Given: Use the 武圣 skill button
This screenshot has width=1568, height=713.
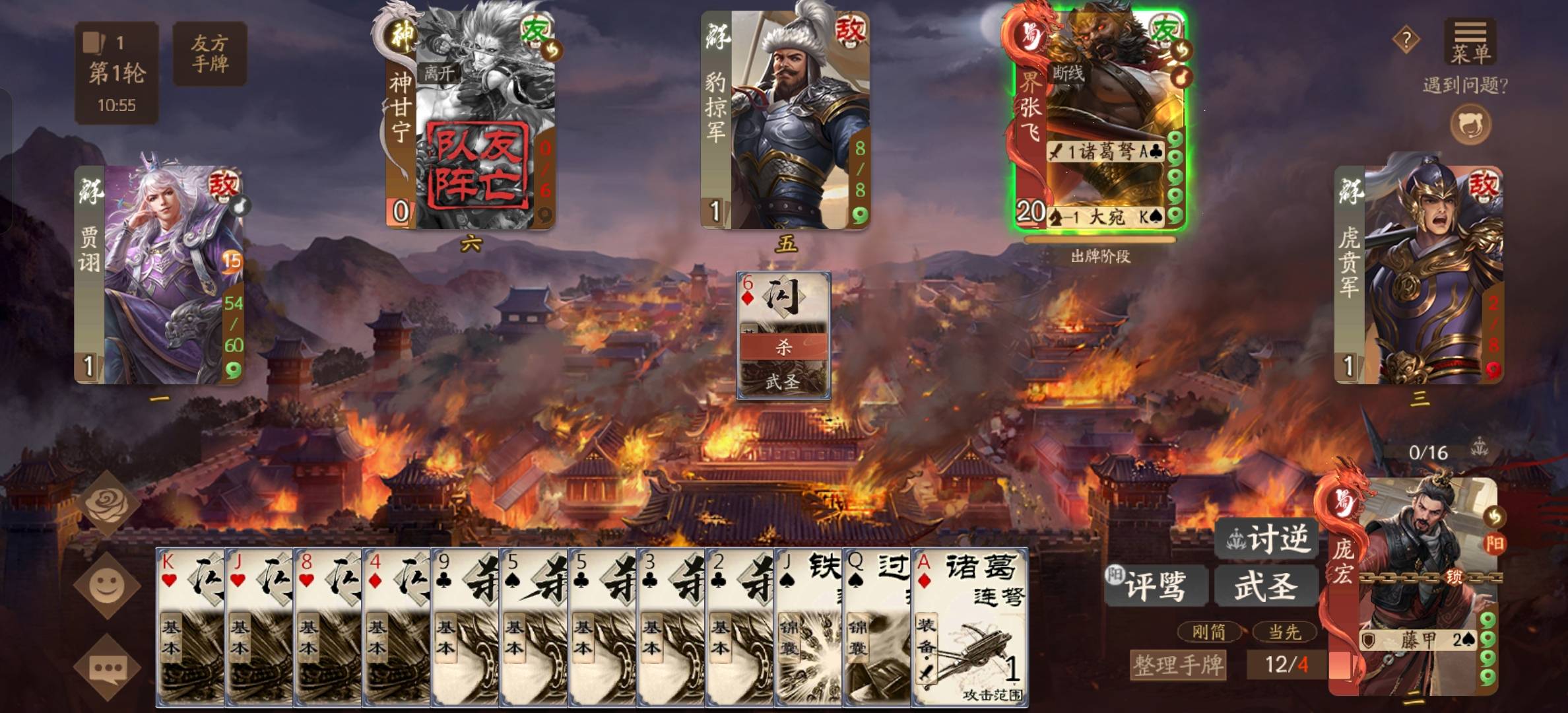Looking at the screenshot, I should click(x=1266, y=585).
